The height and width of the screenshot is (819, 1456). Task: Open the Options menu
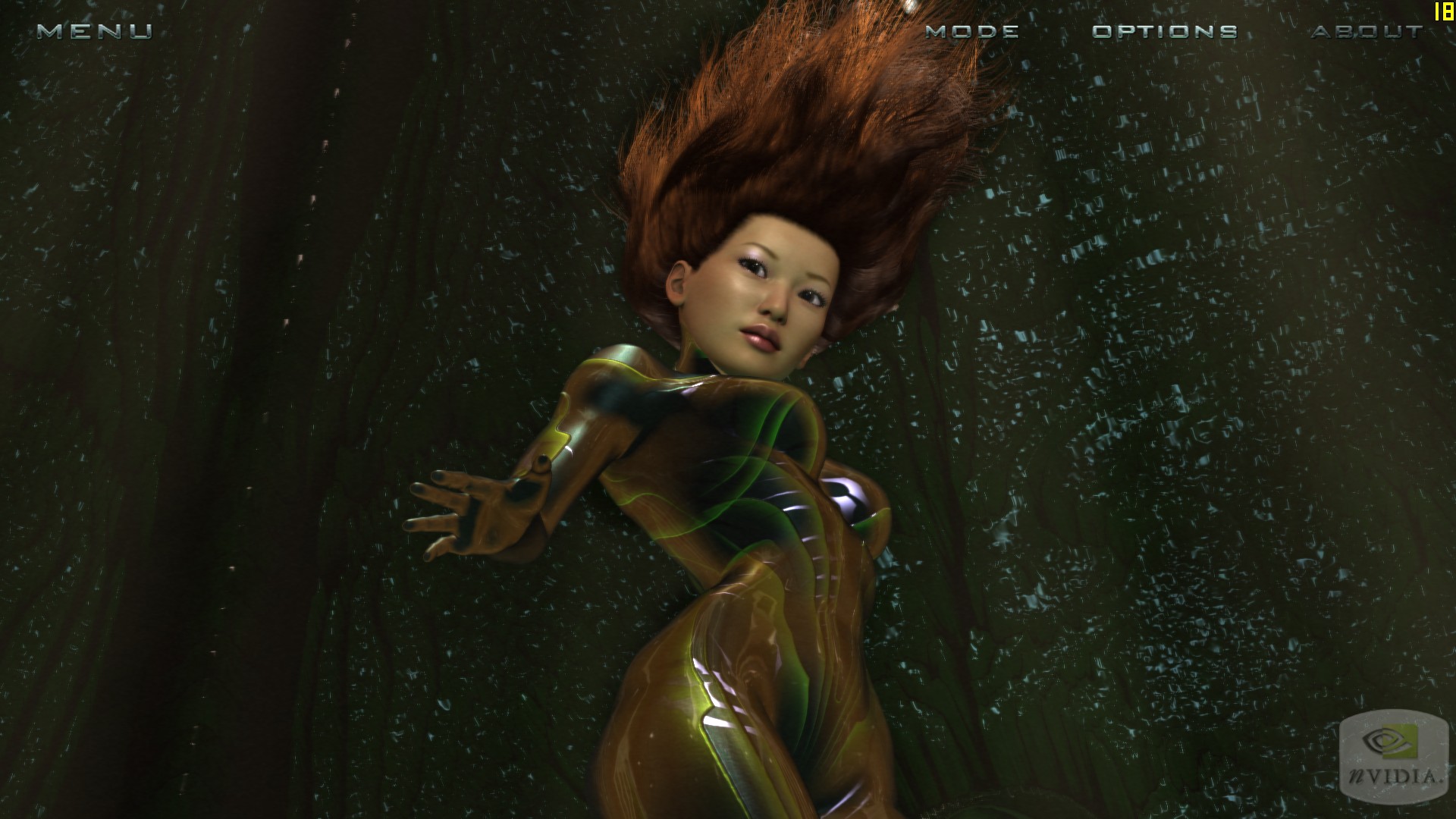pyautogui.click(x=1165, y=31)
